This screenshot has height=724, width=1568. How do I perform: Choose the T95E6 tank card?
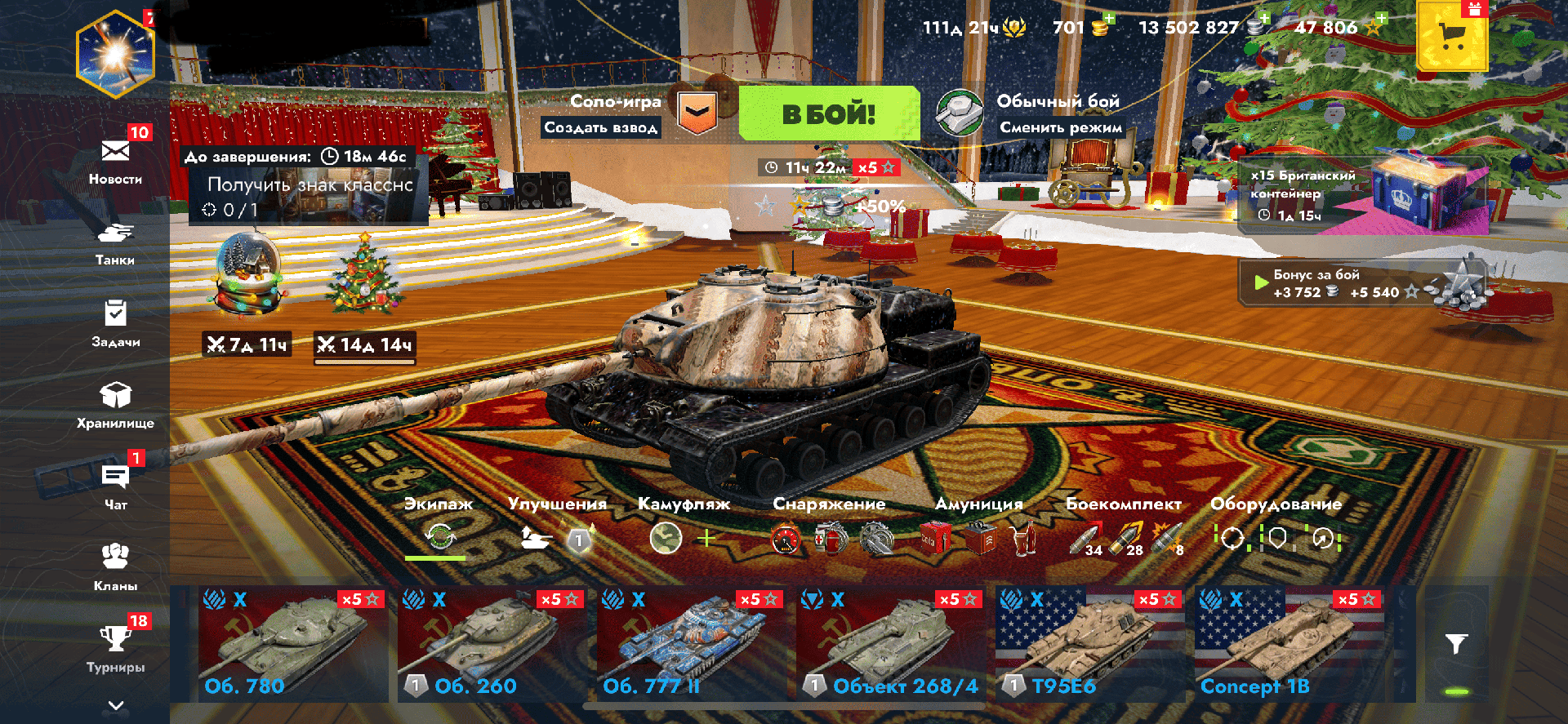(1089, 644)
